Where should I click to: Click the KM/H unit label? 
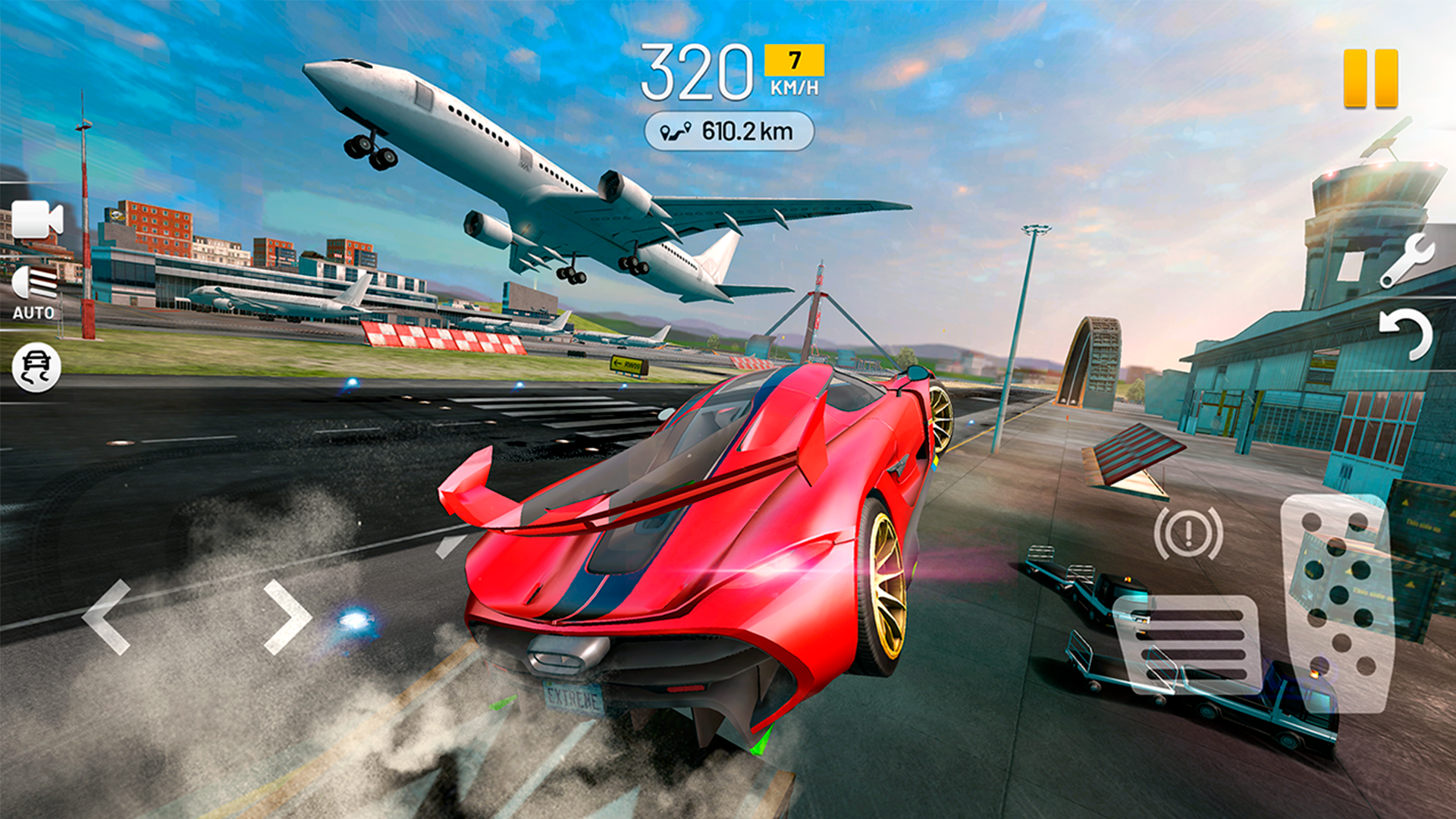pos(792,86)
